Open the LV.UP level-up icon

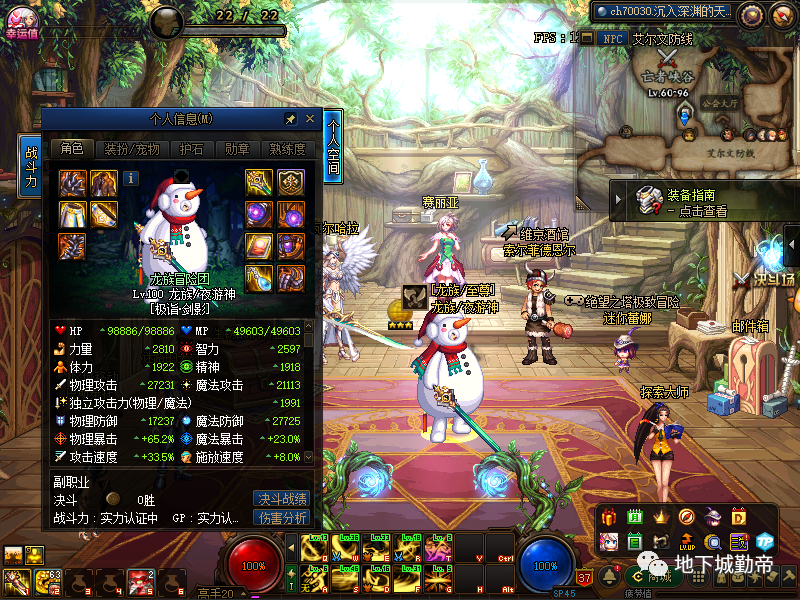coord(687,541)
